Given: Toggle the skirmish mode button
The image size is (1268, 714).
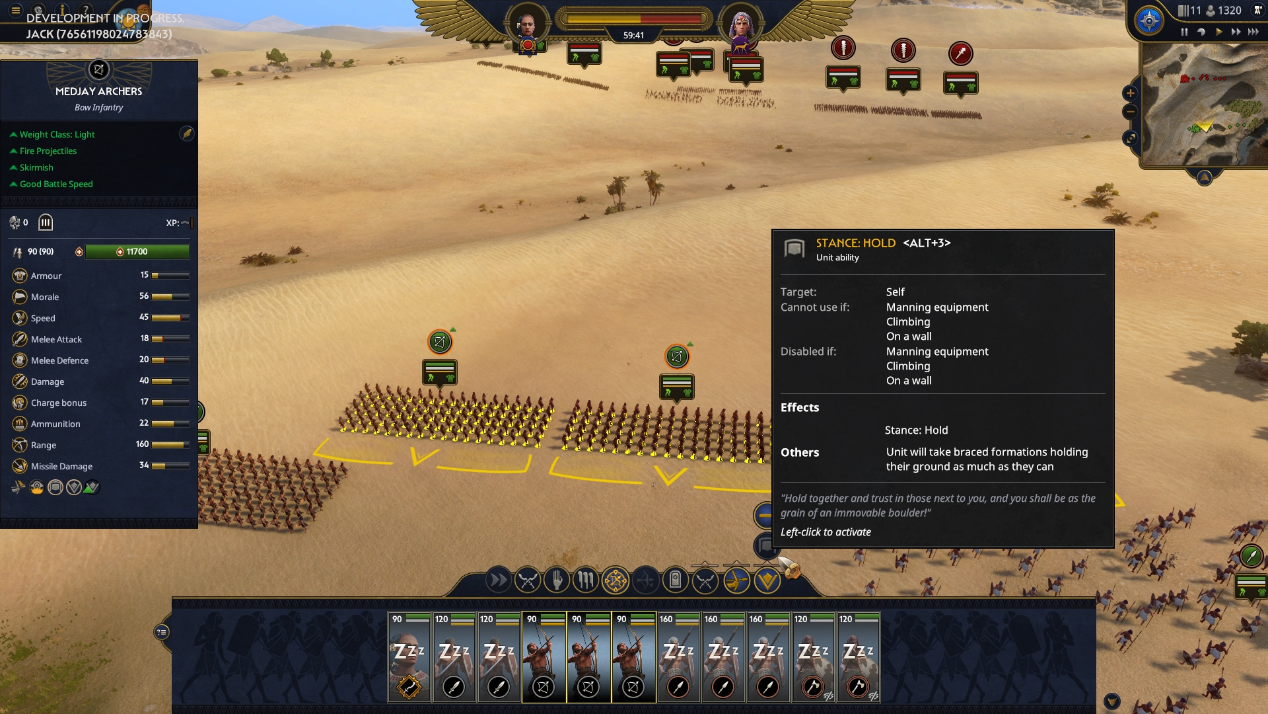Looking at the screenshot, I should [x=737, y=580].
